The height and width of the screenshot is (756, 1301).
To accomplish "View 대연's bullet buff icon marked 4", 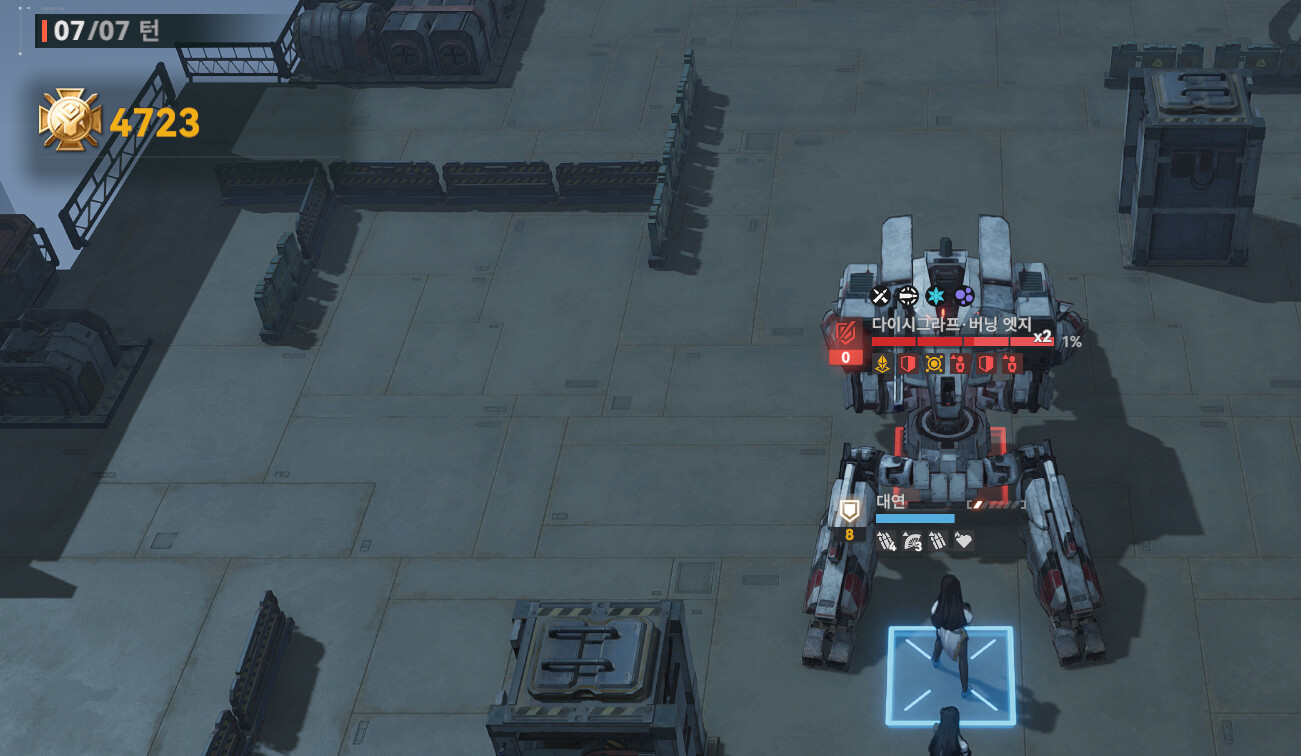I will coord(886,541).
